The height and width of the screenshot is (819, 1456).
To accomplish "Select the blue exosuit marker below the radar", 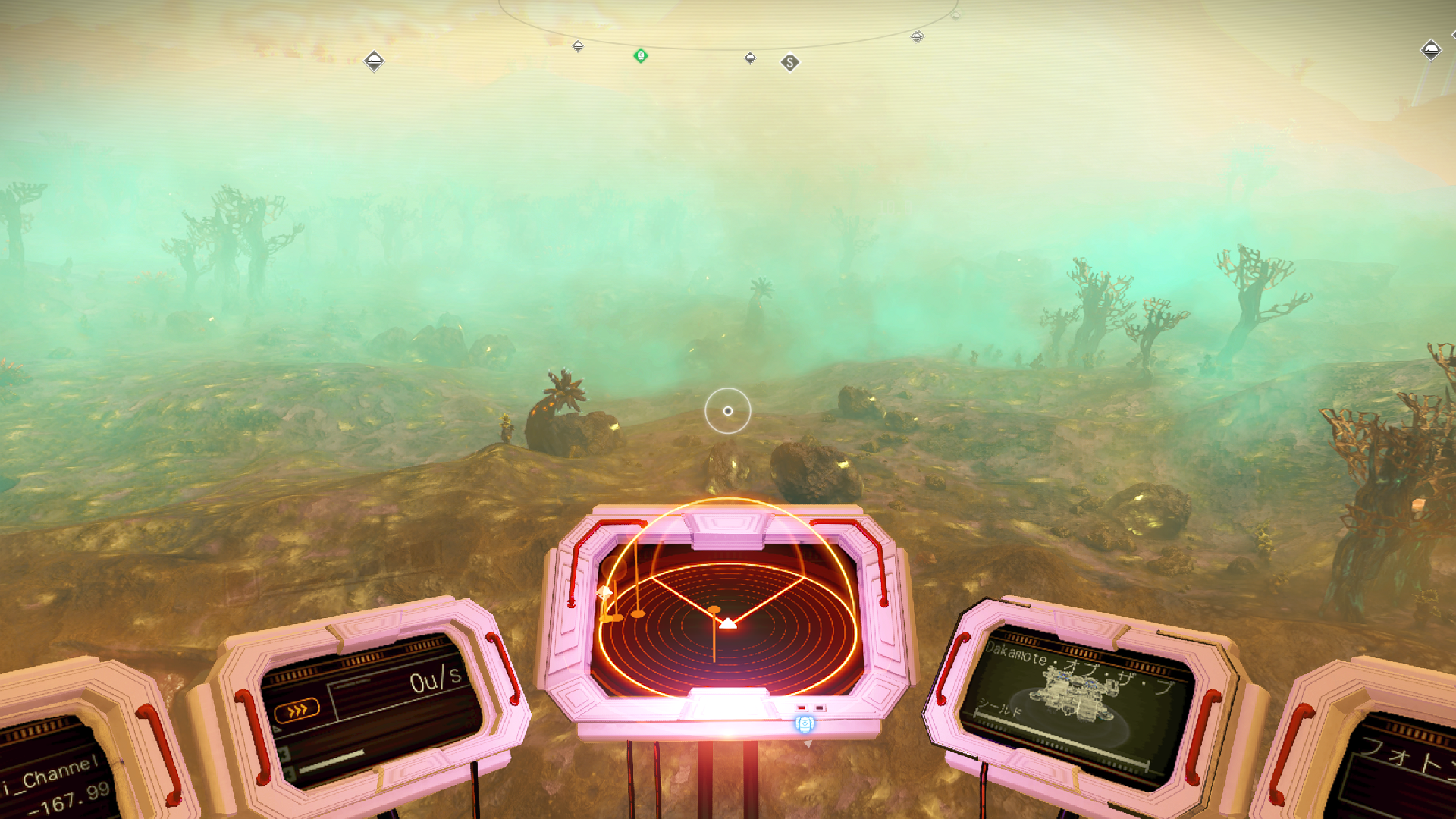I will click(805, 724).
